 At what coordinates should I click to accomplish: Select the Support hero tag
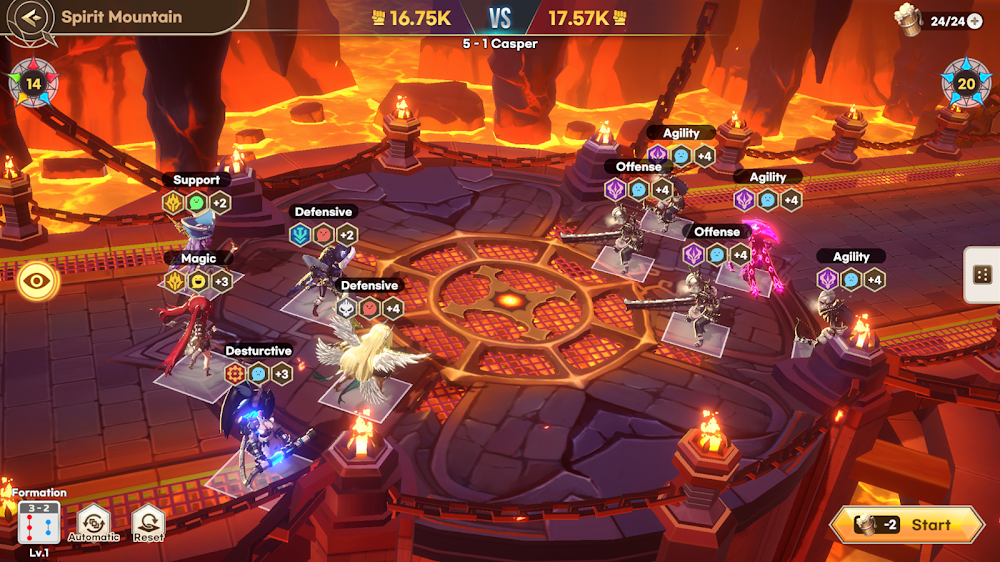pos(196,180)
